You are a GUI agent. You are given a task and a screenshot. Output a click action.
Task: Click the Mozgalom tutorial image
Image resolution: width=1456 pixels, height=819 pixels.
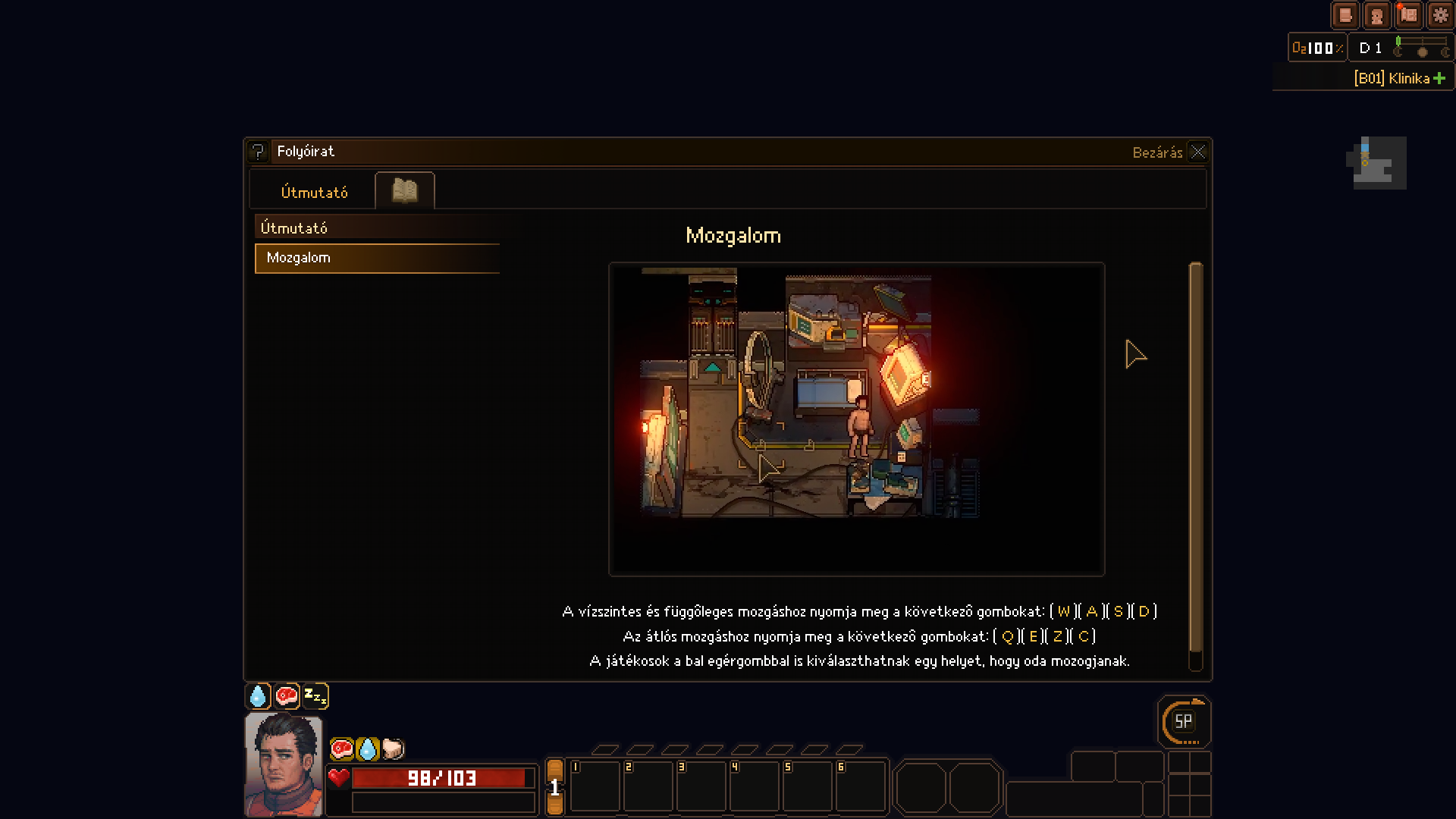[x=856, y=419]
